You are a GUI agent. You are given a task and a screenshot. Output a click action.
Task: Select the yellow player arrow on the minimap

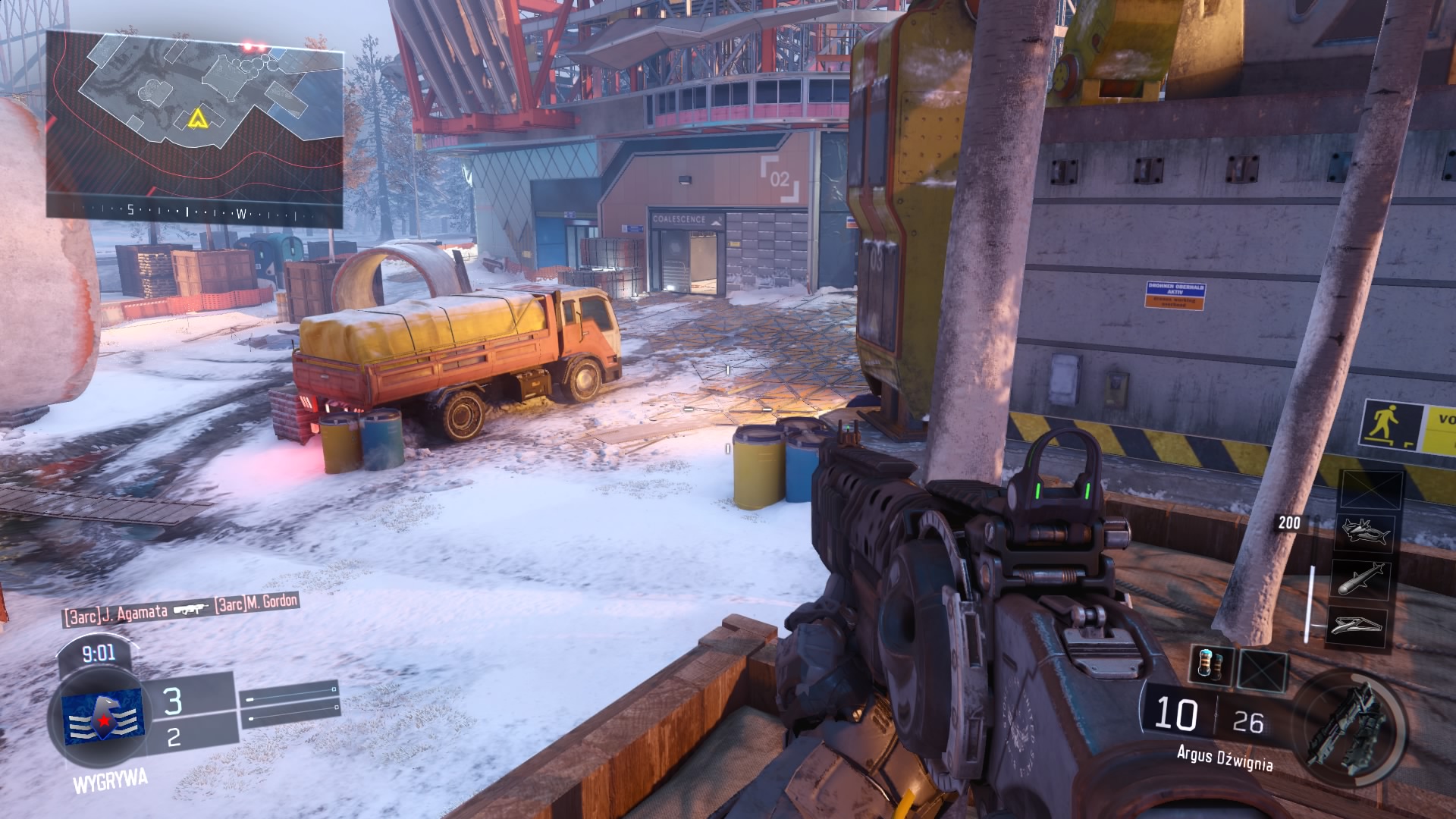[197, 118]
